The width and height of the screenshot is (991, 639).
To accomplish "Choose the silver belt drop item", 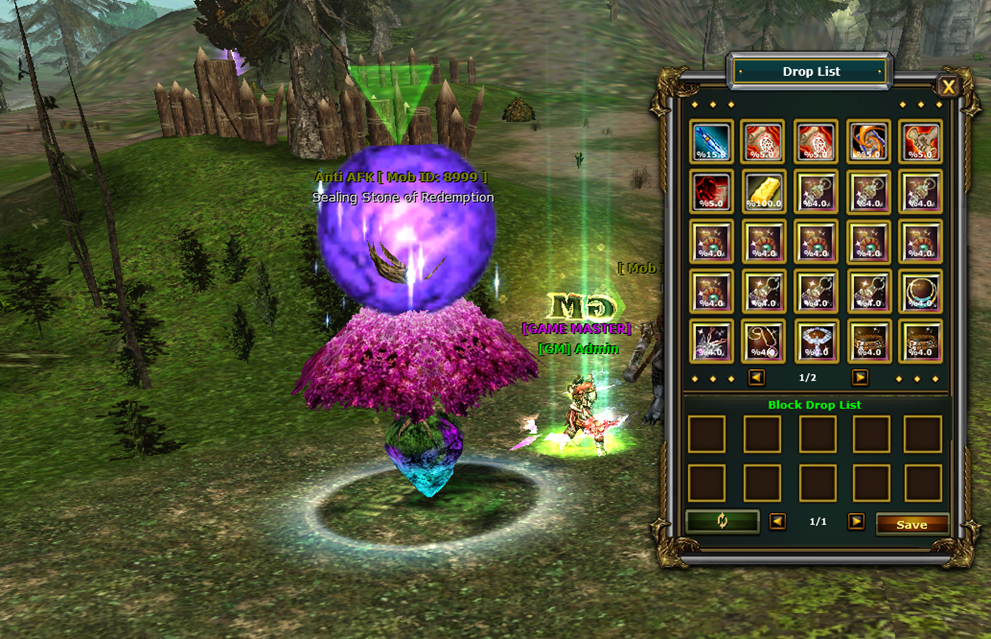I will pos(816,341).
